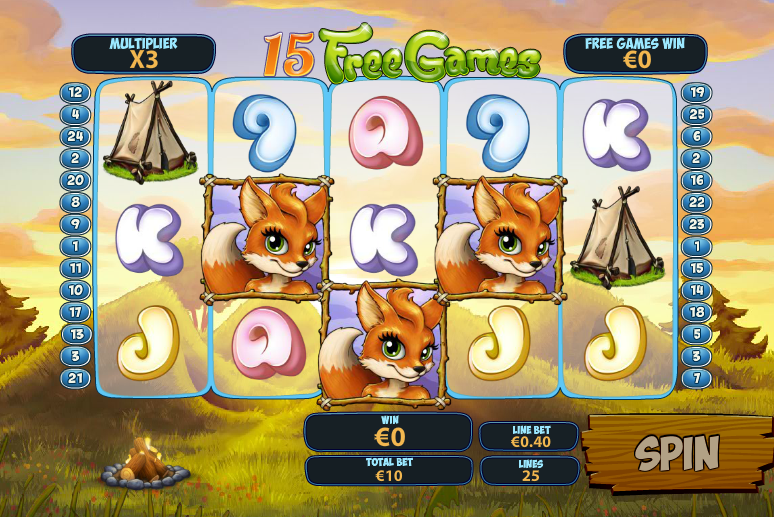Highlight payline 20
The height and width of the screenshot is (517, 774).
tap(75, 180)
